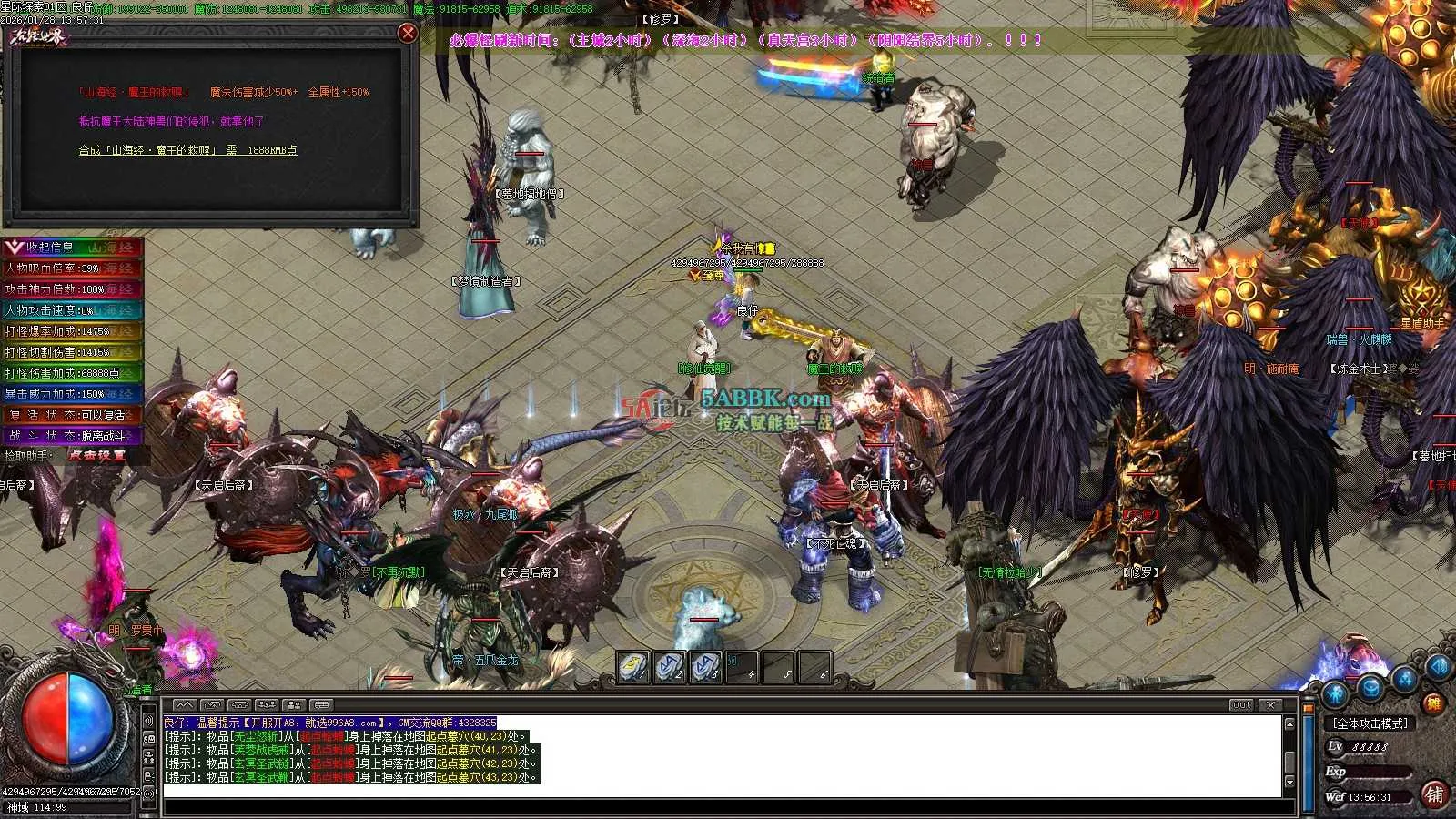Screen dimensions: 1456x819
Task: Click the chat text input bar
Action: click(x=728, y=806)
